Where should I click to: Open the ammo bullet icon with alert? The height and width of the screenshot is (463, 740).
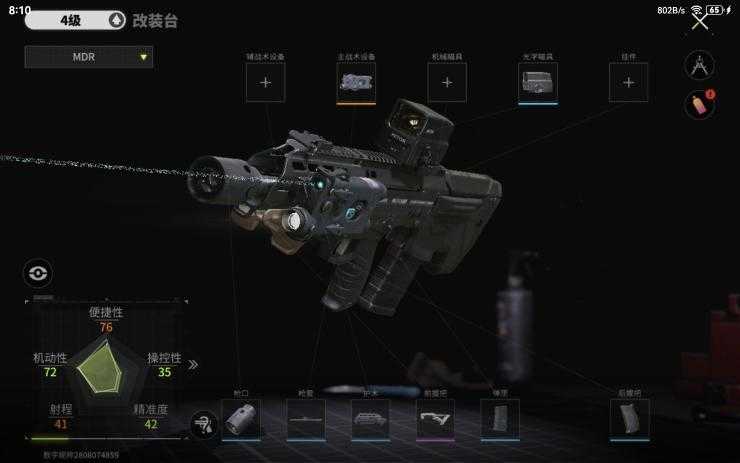(x=697, y=105)
